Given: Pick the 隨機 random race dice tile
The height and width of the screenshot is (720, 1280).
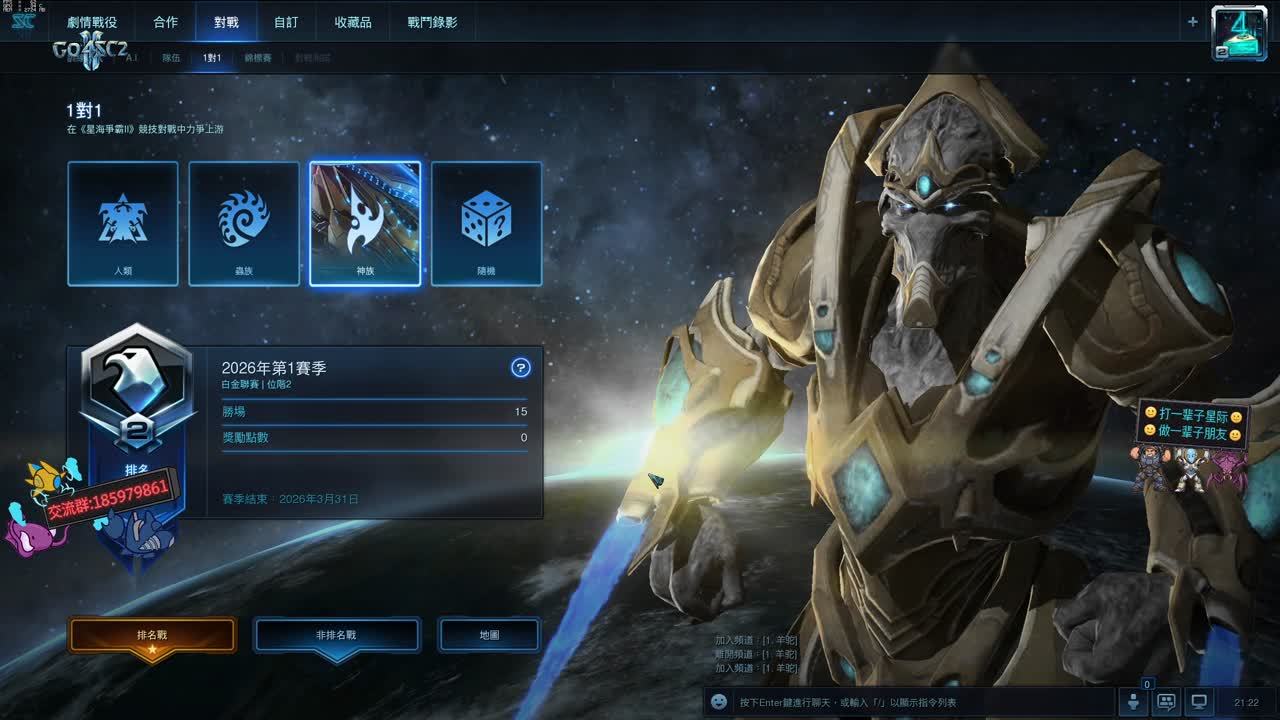Looking at the screenshot, I should [486, 224].
